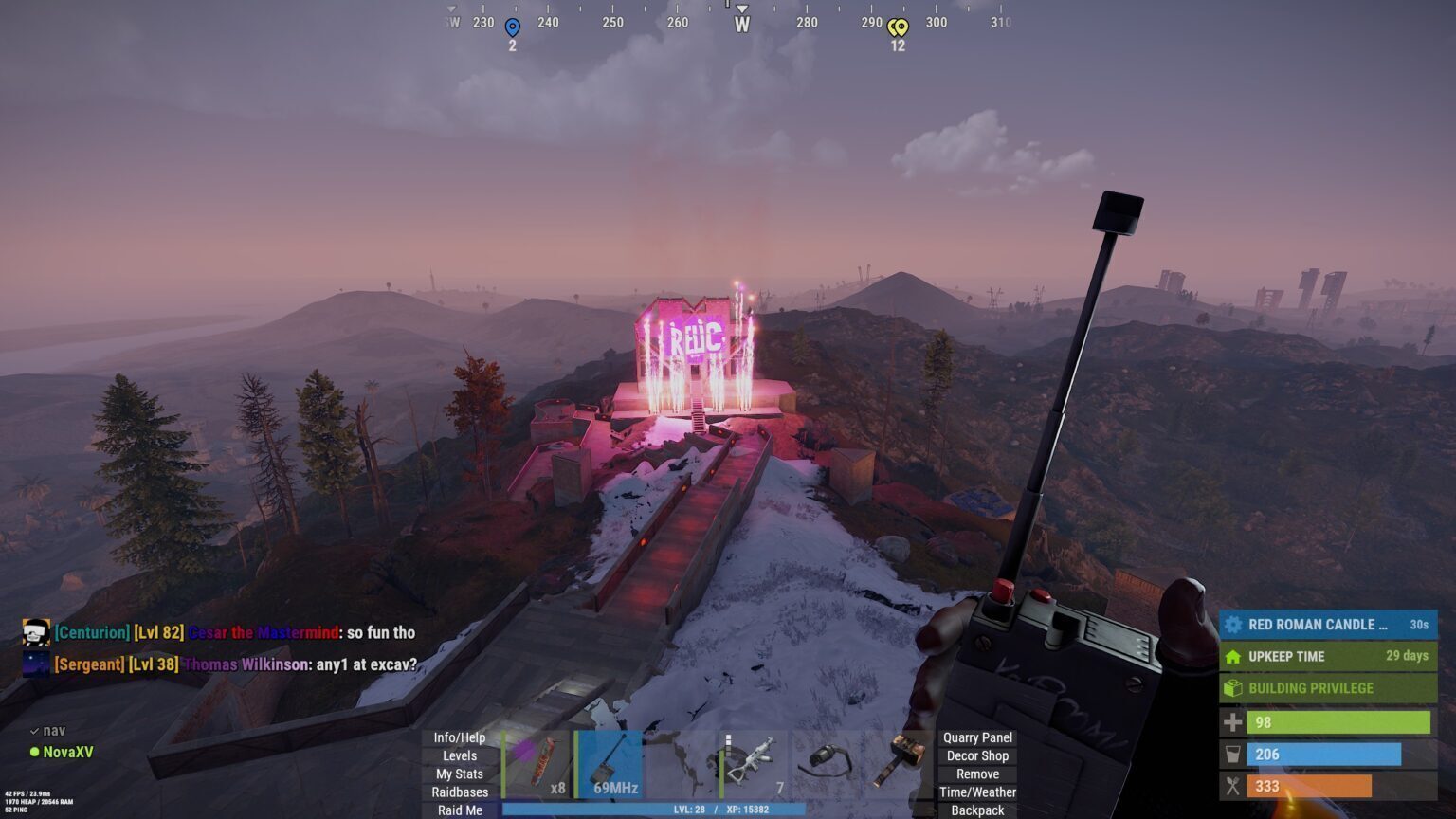This screenshot has width=1456, height=819.
Task: Click the Raid Me button
Action: point(460,810)
